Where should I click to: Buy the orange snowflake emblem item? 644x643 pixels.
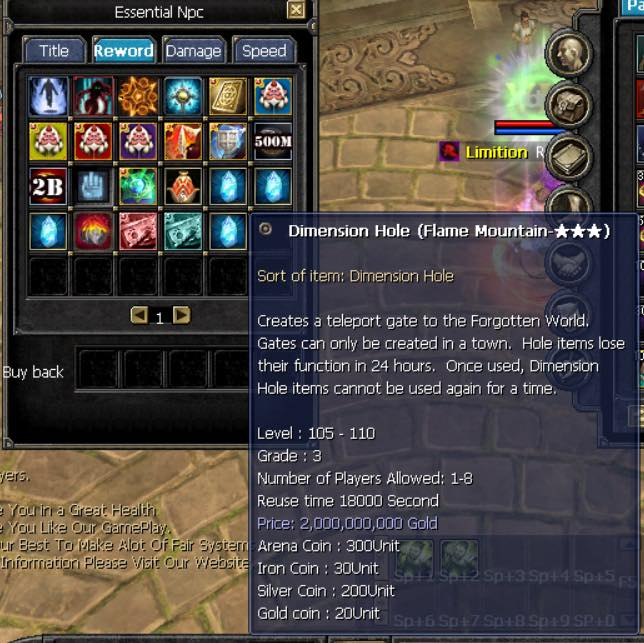138,96
